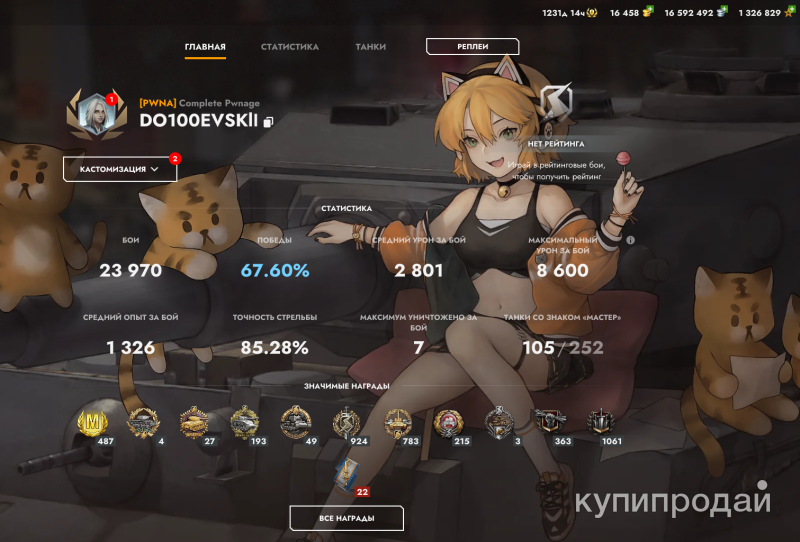Switch to the Статистика tab

290,47
